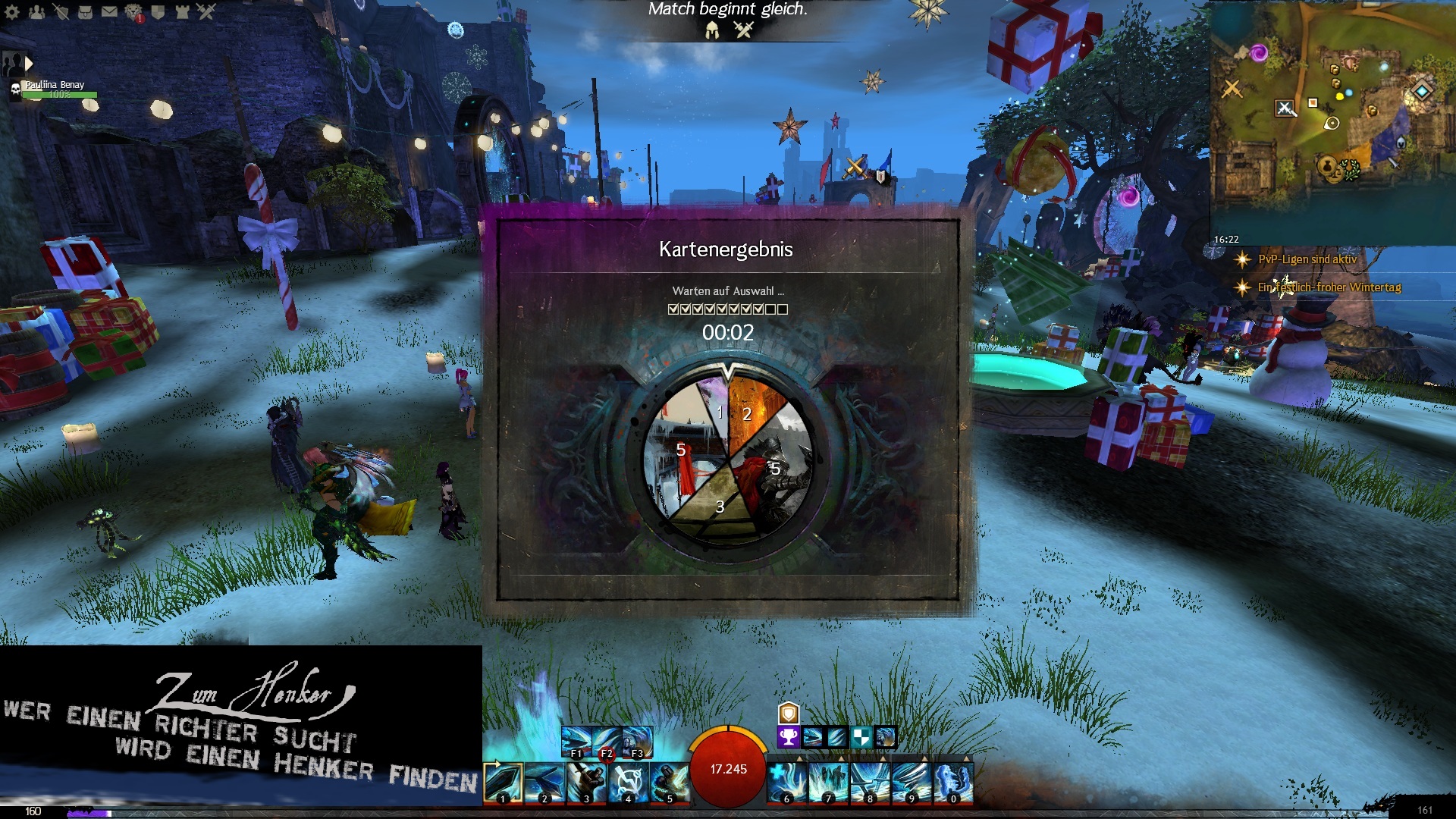Screen dimensions: 1456x819
Task: Open the World vs World tower icon
Action: 182,11
